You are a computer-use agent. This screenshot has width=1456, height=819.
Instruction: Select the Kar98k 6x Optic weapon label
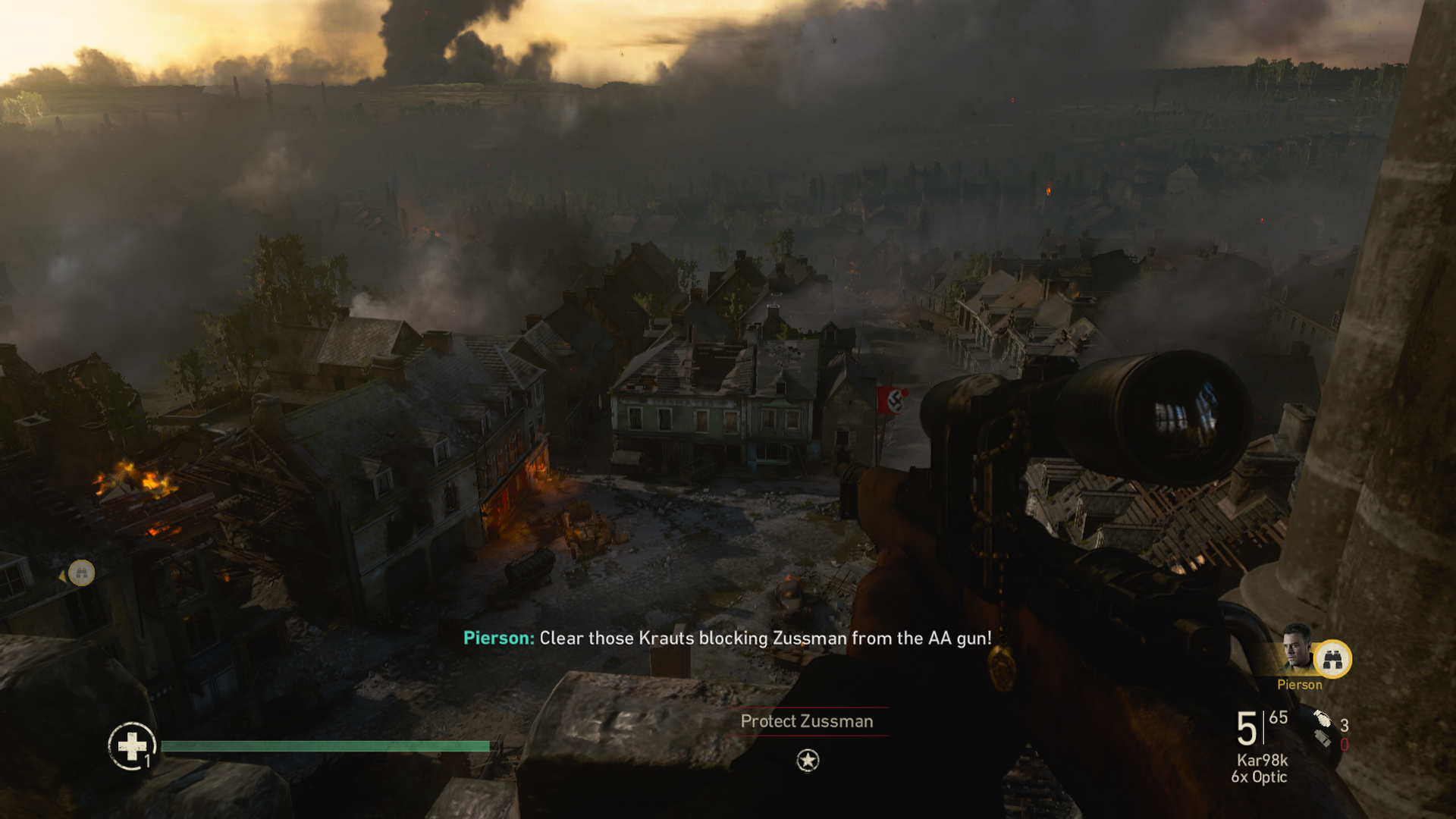1261,768
